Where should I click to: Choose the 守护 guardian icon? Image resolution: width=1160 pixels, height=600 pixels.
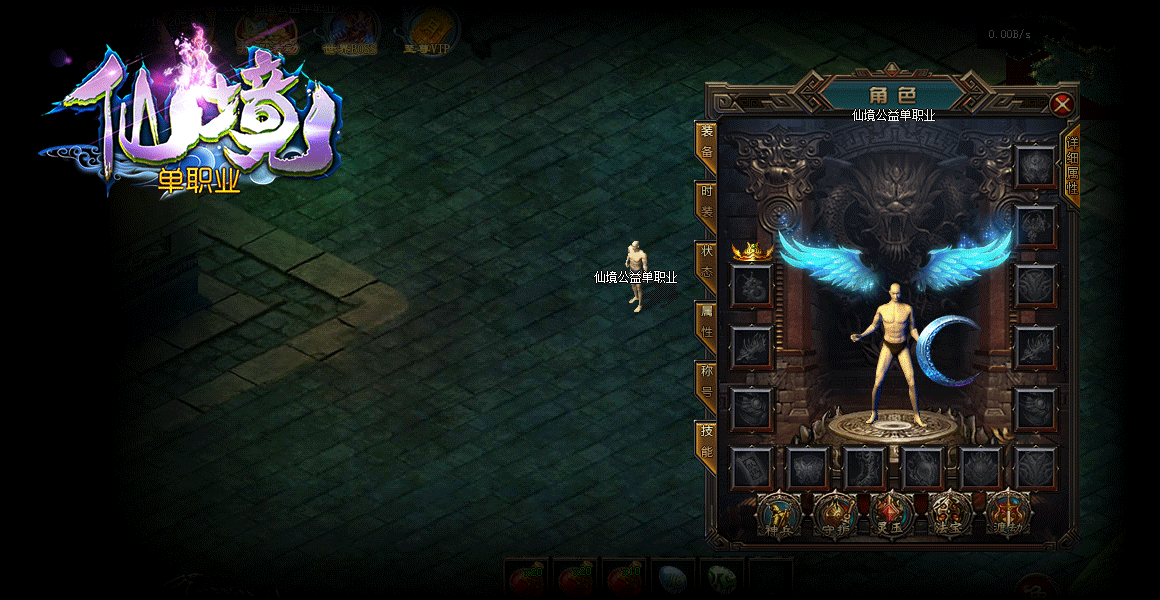click(x=833, y=513)
